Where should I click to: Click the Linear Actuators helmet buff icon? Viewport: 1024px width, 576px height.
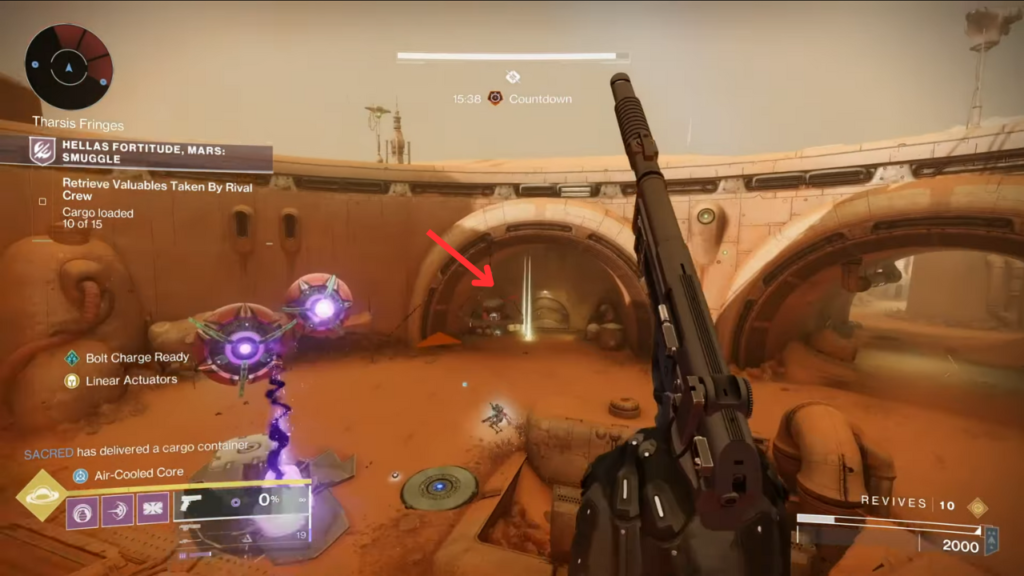71,380
